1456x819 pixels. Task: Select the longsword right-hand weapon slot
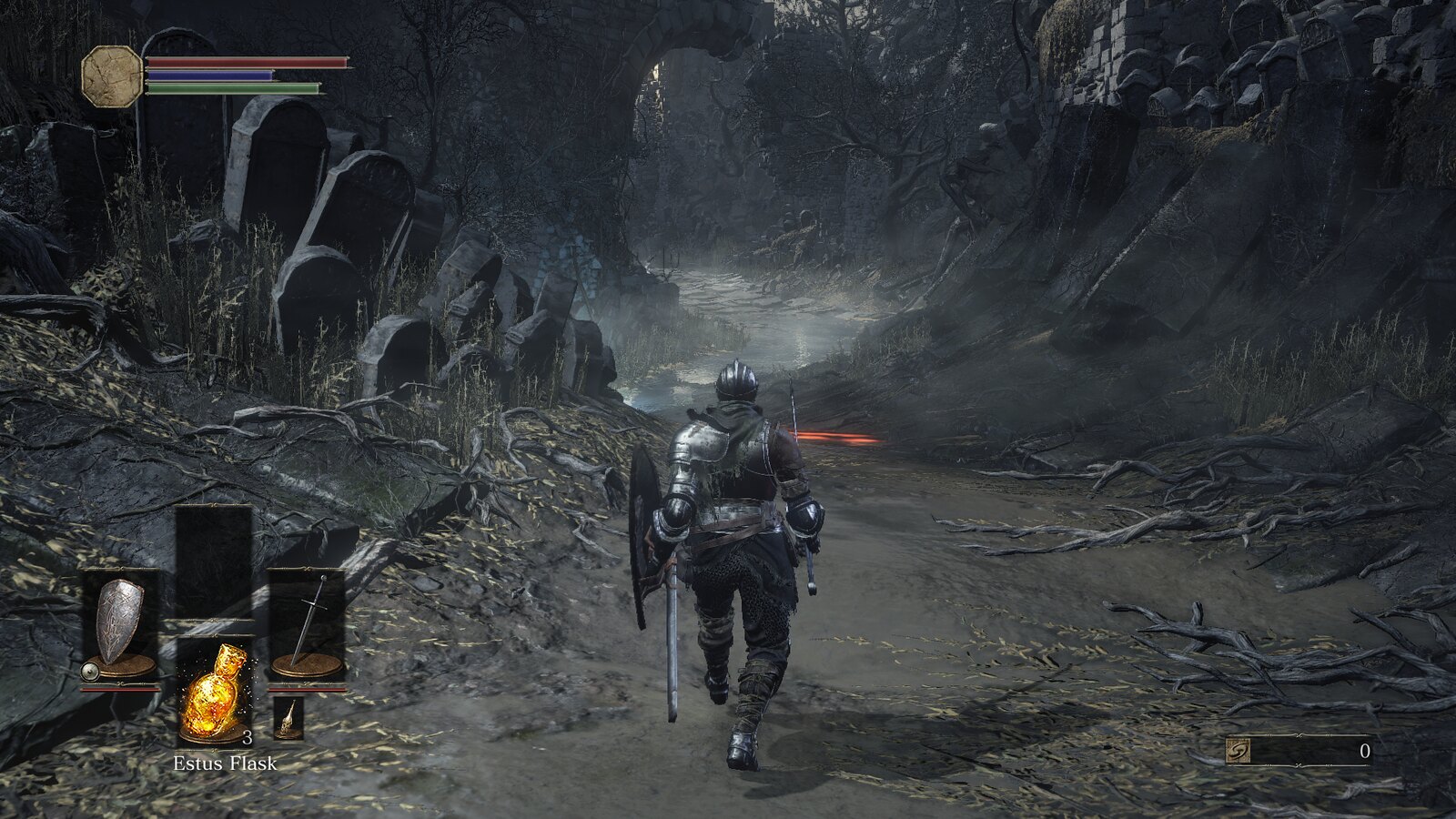coord(308,623)
